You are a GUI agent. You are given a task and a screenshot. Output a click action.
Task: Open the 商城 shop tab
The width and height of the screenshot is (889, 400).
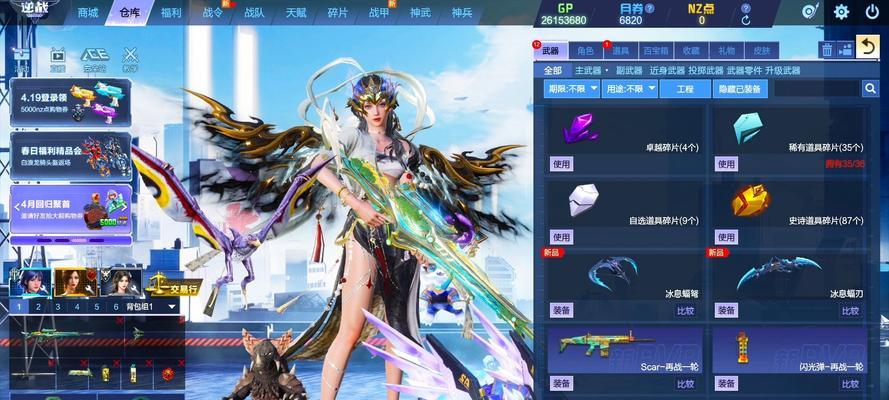[88, 13]
